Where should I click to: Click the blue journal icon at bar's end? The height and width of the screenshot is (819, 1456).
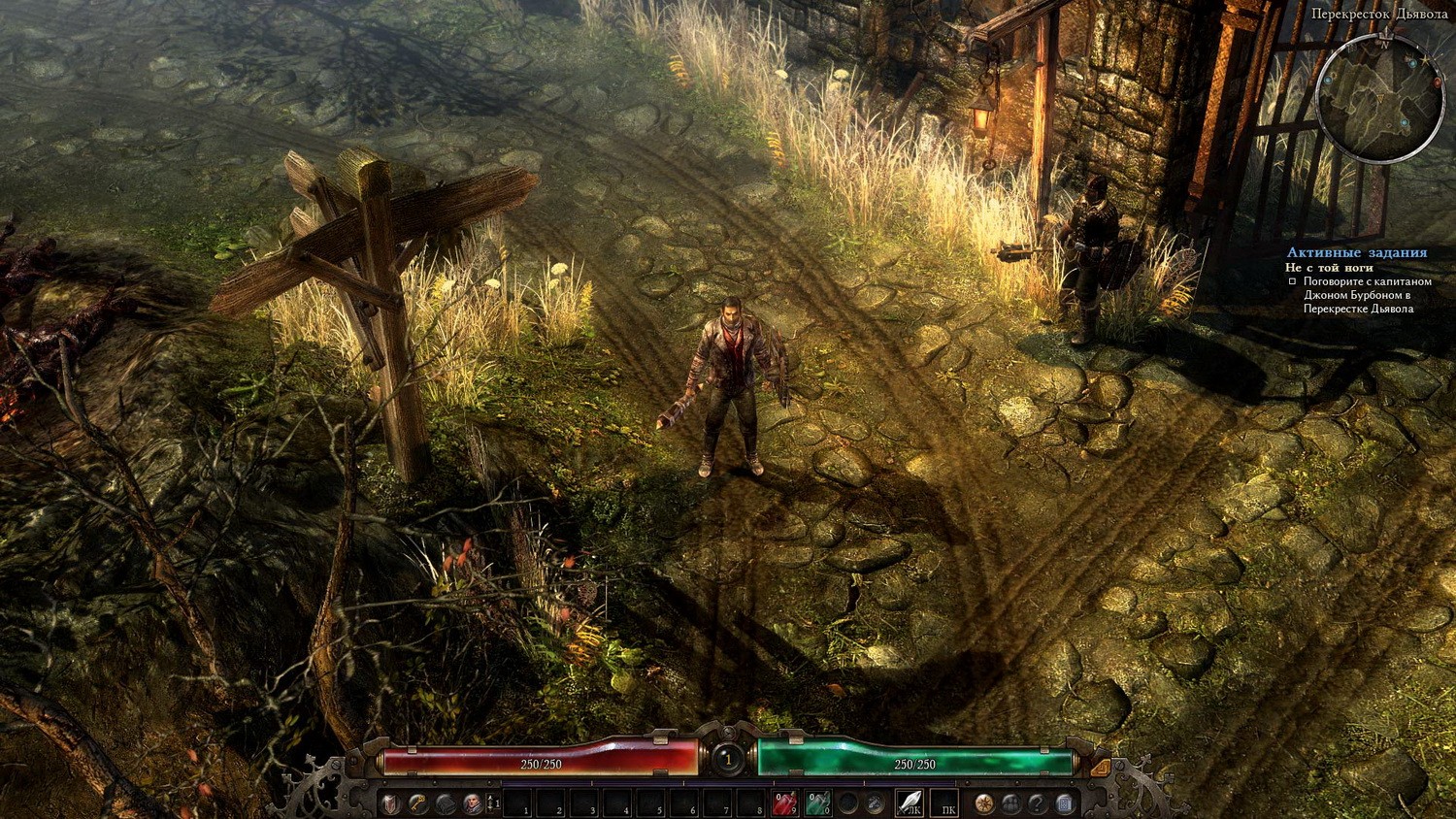(x=1065, y=803)
